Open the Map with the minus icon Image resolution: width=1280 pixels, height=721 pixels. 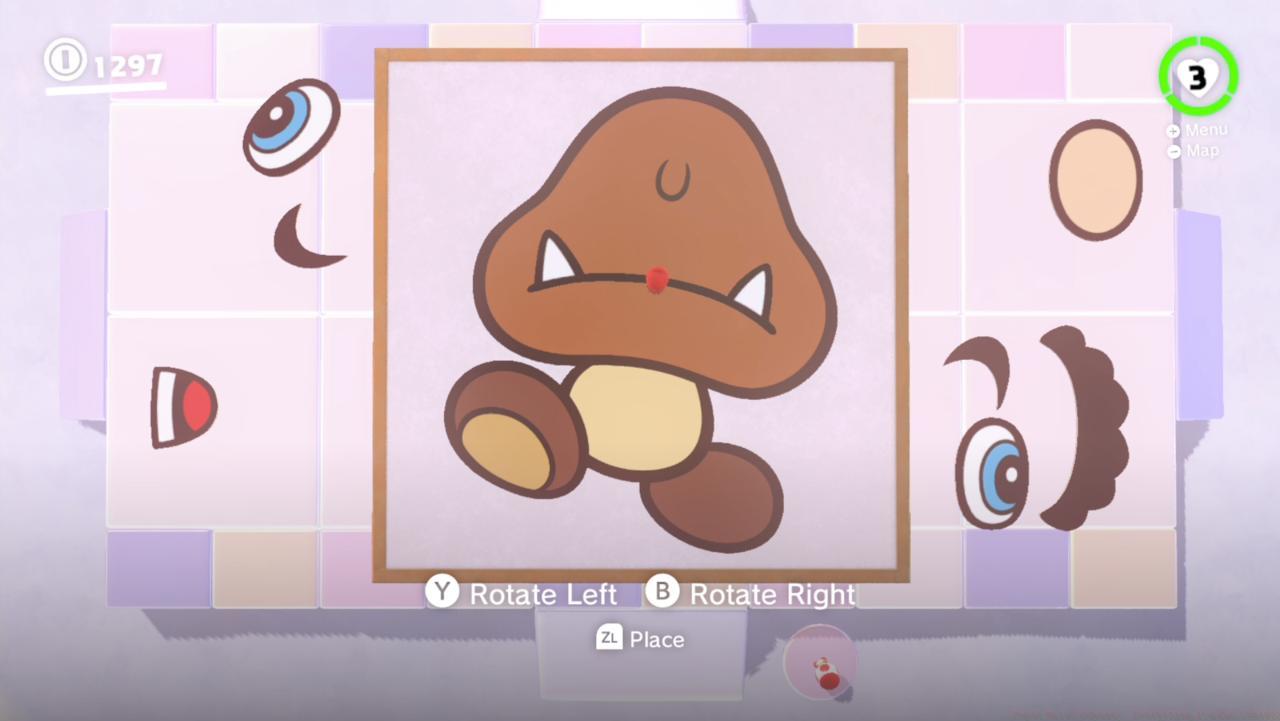coord(1172,150)
